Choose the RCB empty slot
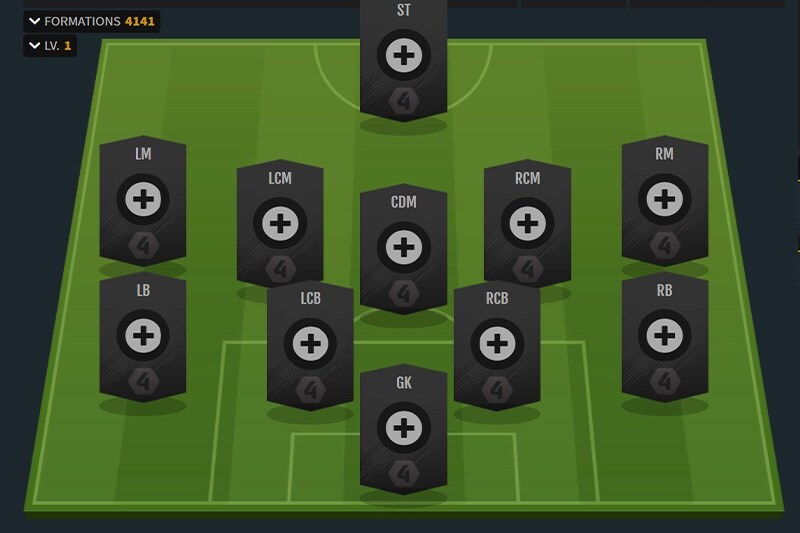Screen dimensions: 800x533 click(497, 345)
